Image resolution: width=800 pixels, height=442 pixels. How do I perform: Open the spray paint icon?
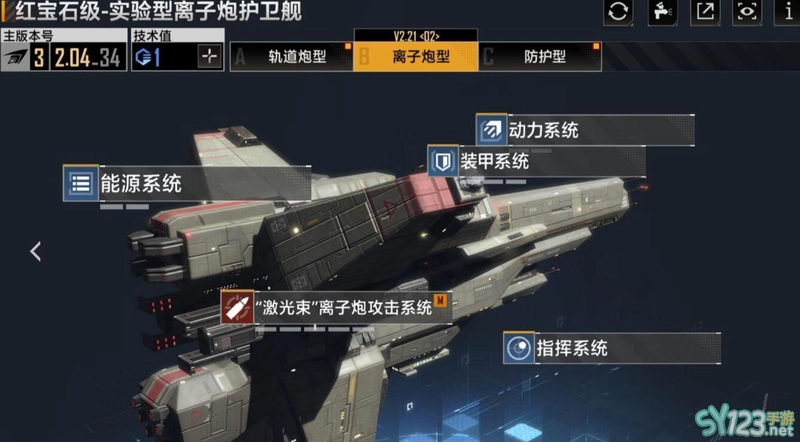662,12
